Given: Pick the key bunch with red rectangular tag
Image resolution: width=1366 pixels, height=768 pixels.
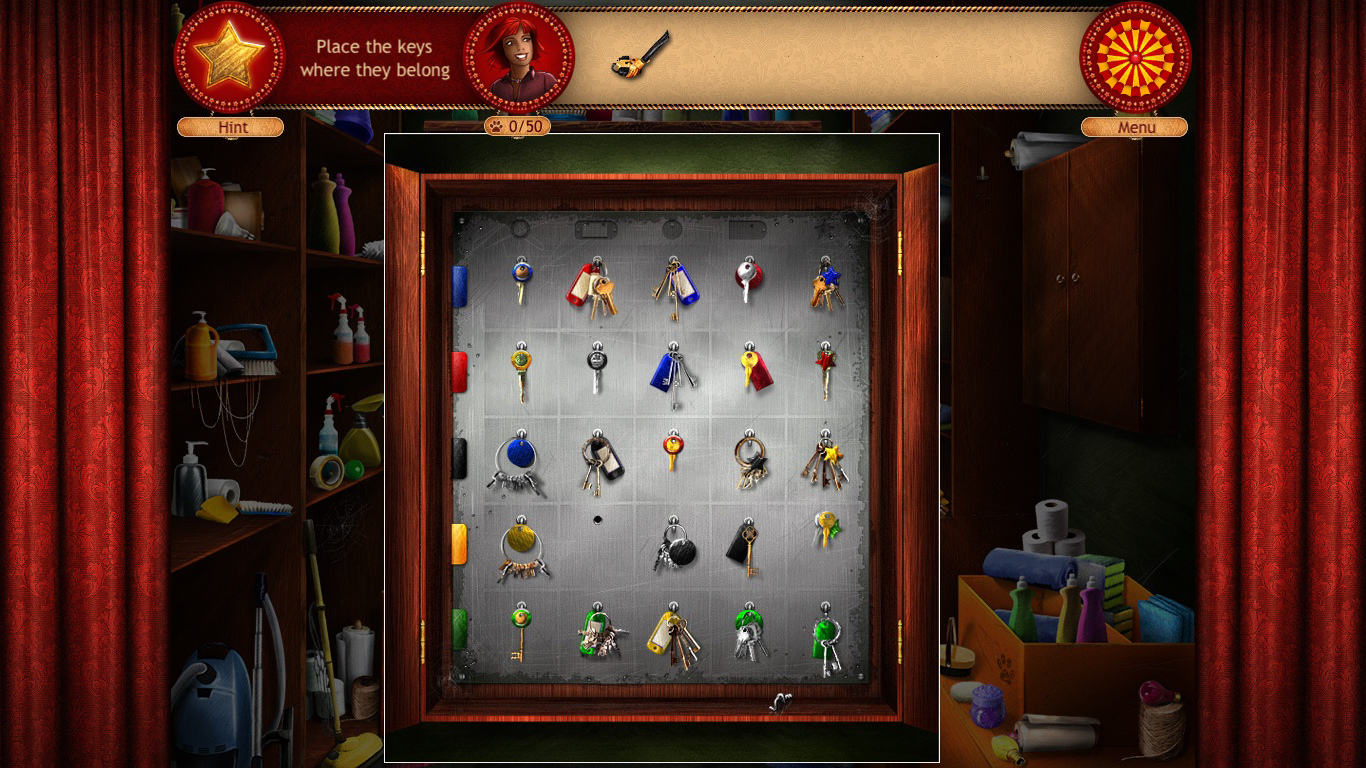Looking at the screenshot, I should coord(588,285).
